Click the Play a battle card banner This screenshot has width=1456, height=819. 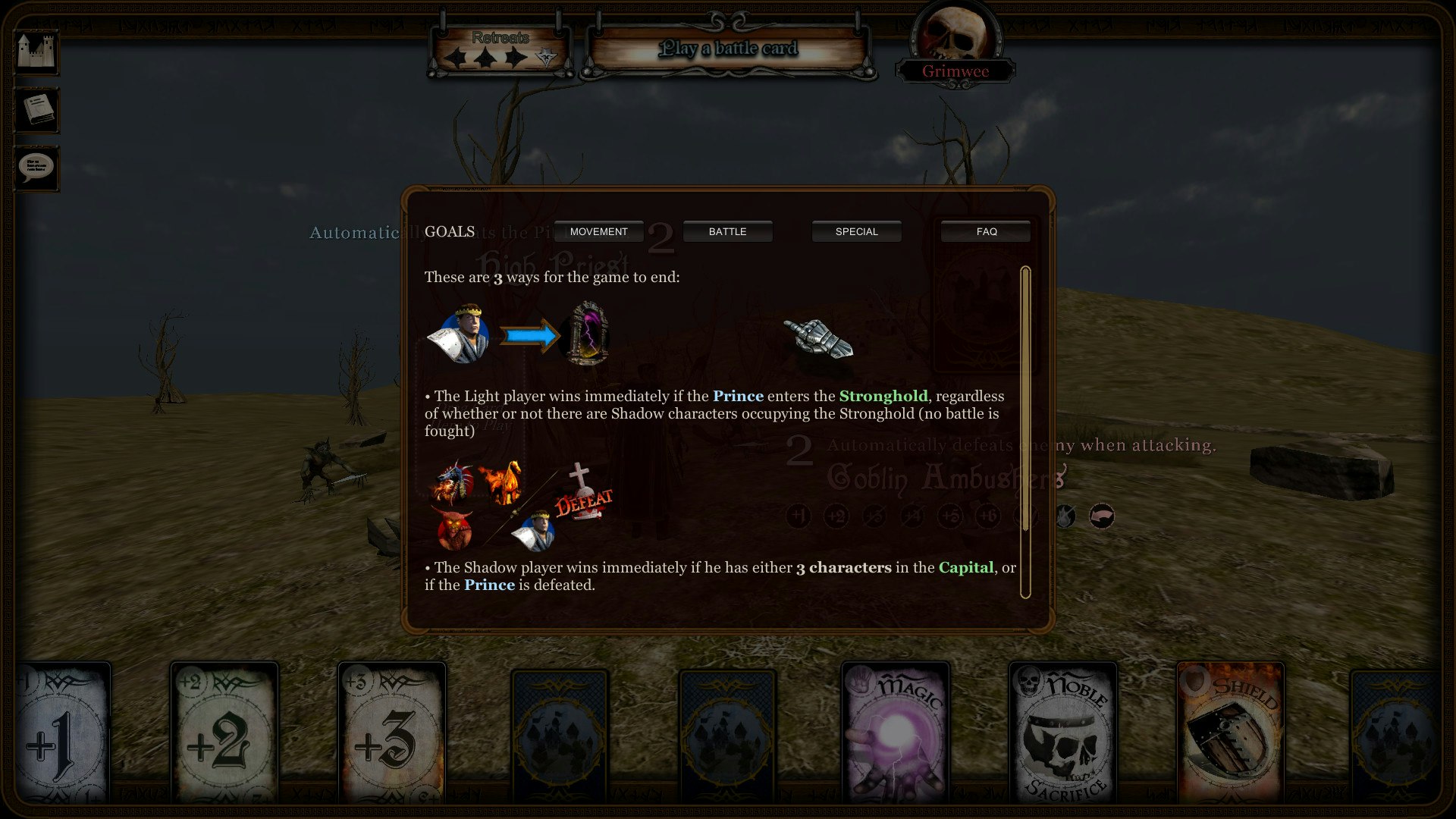pyautogui.click(x=729, y=49)
